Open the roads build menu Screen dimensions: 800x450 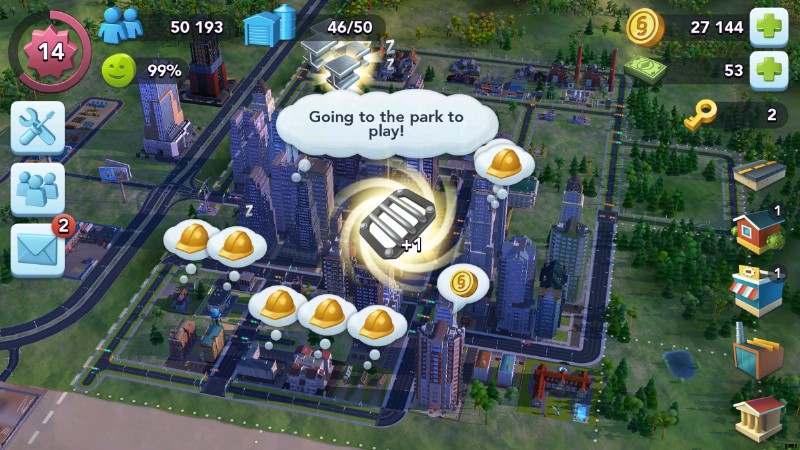pyautogui.click(x=759, y=174)
